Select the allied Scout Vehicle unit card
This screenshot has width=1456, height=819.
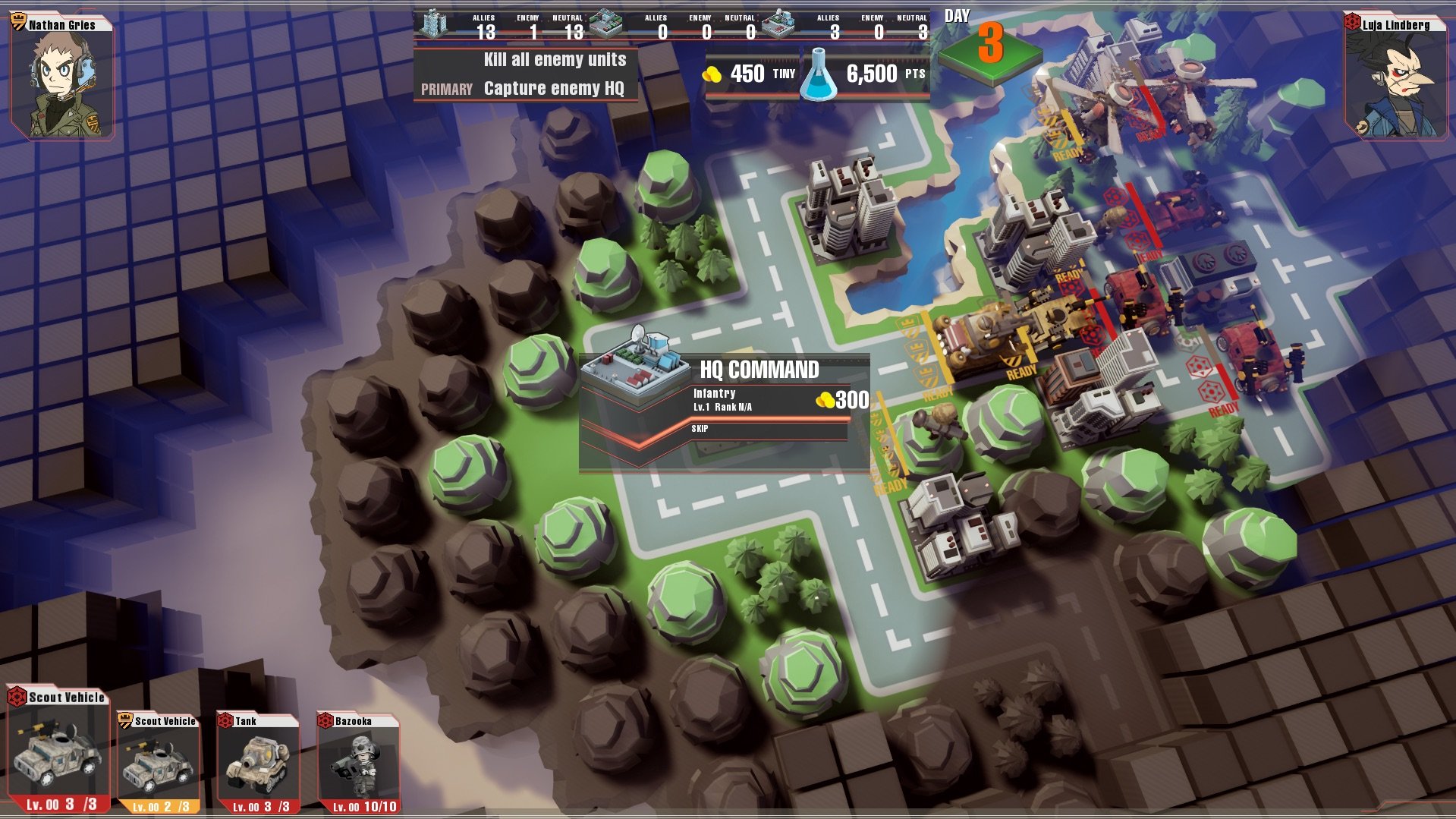159,762
